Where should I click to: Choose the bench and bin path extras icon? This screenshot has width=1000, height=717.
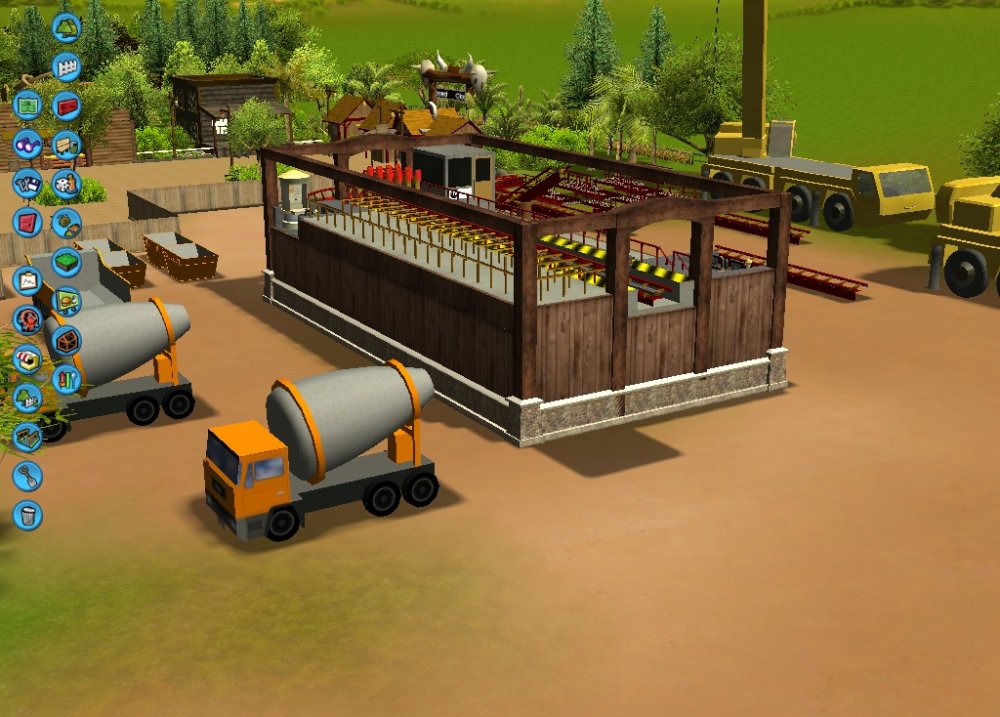(x=67, y=145)
